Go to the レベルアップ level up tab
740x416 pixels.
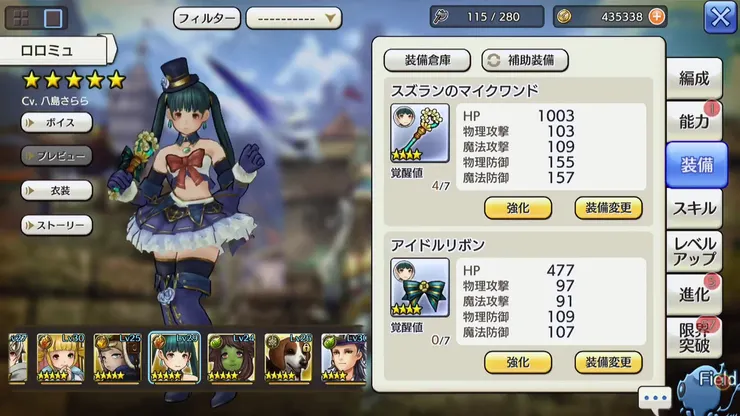[x=695, y=251]
